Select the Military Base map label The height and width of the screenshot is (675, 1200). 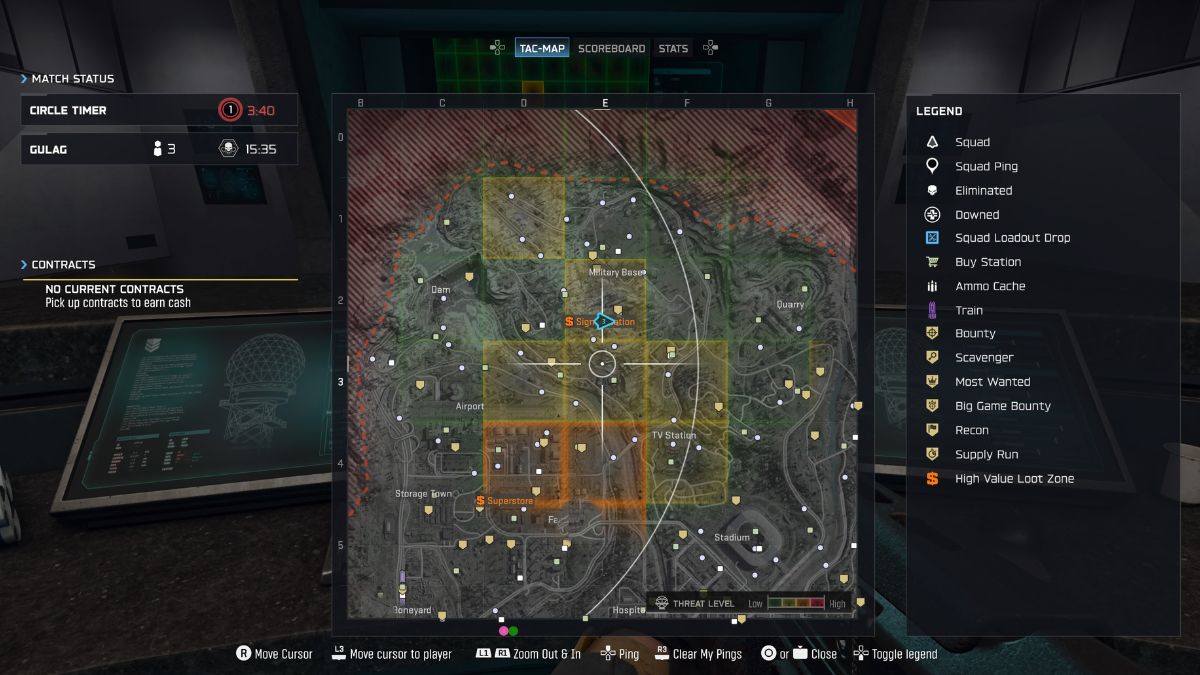pyautogui.click(x=616, y=272)
